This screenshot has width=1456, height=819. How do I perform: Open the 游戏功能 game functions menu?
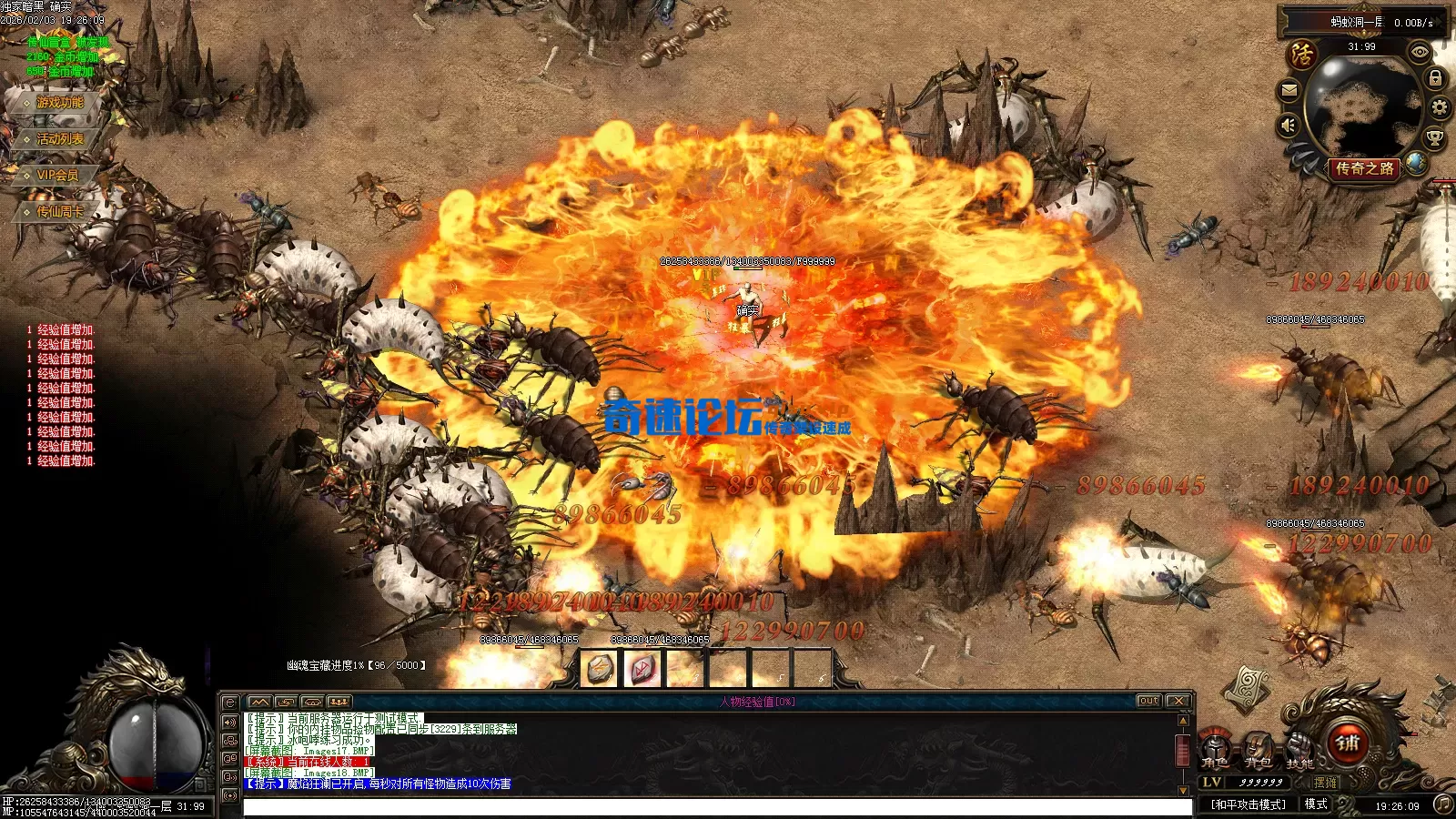point(58,103)
